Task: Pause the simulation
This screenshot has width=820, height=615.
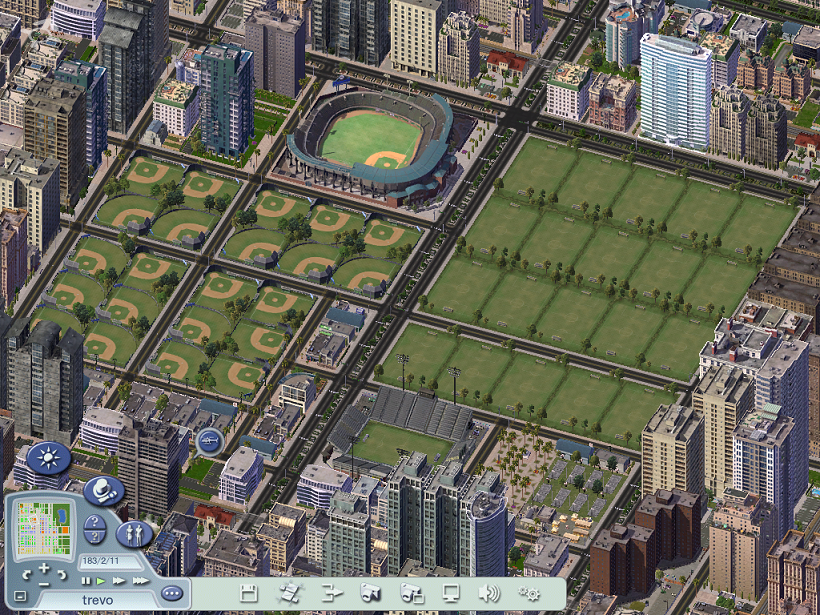Action: coord(86,580)
